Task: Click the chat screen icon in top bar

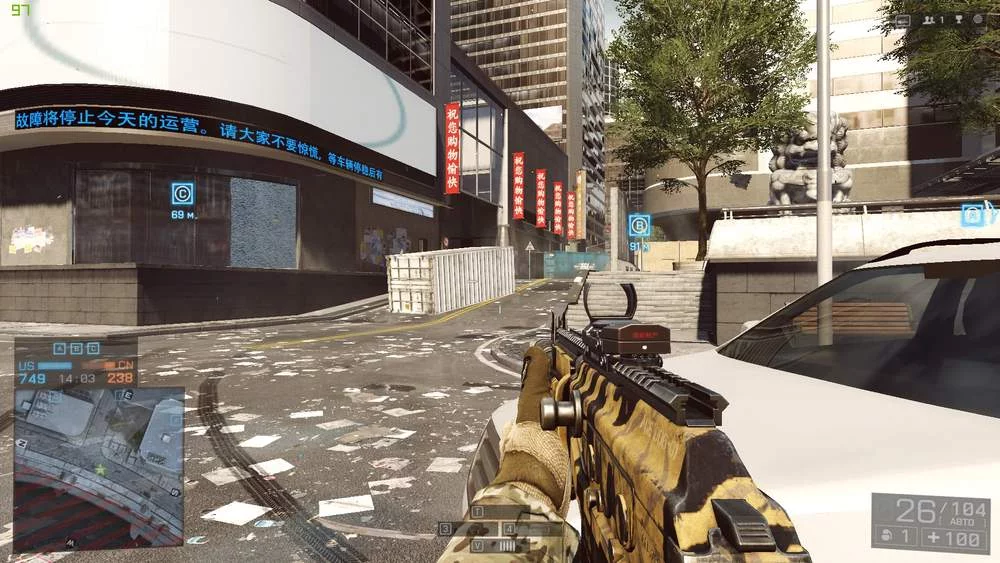Action: coord(904,19)
